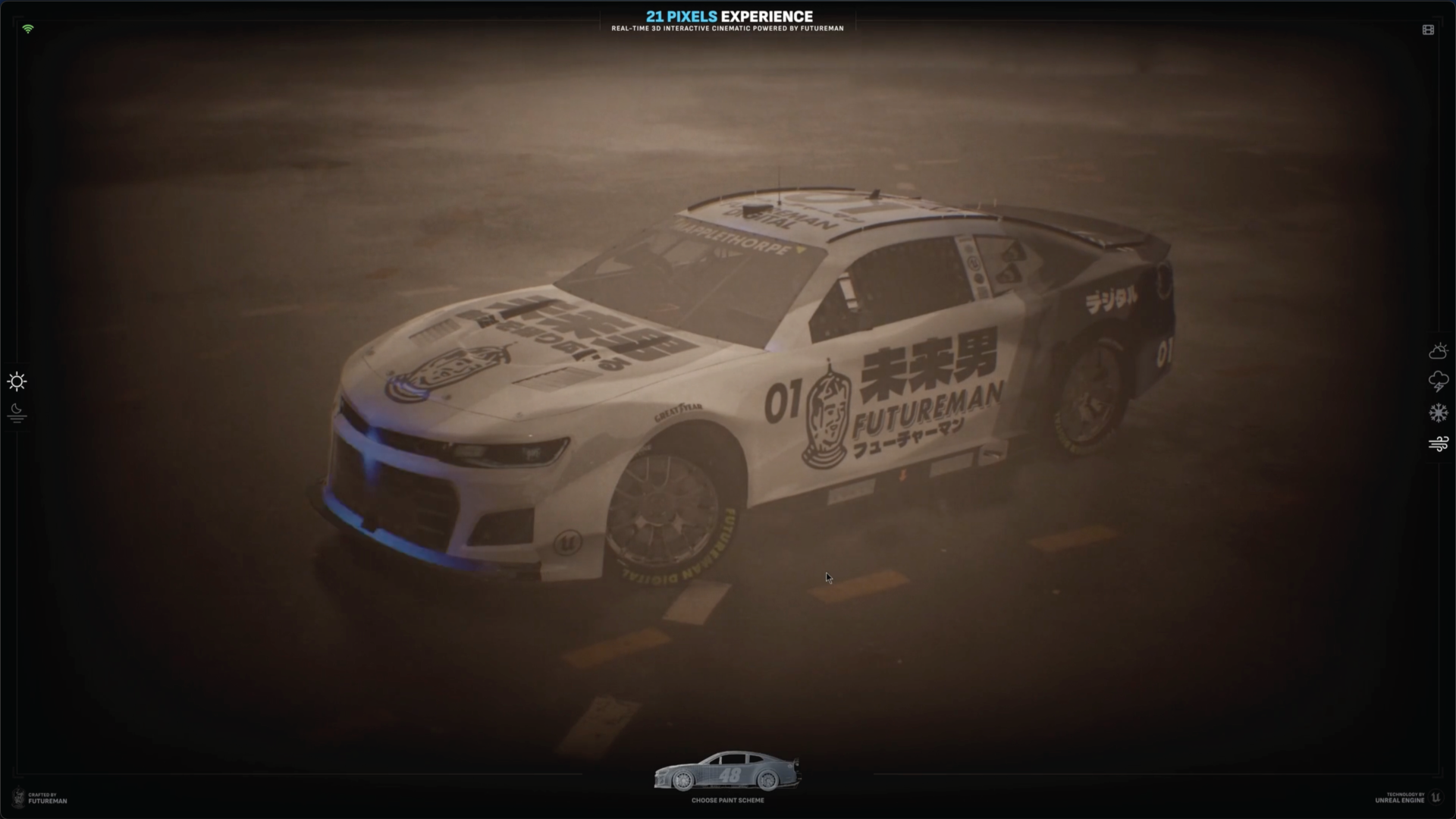The height and width of the screenshot is (819, 1456).
Task: Choose the snowflake weather option
Action: [x=1438, y=413]
